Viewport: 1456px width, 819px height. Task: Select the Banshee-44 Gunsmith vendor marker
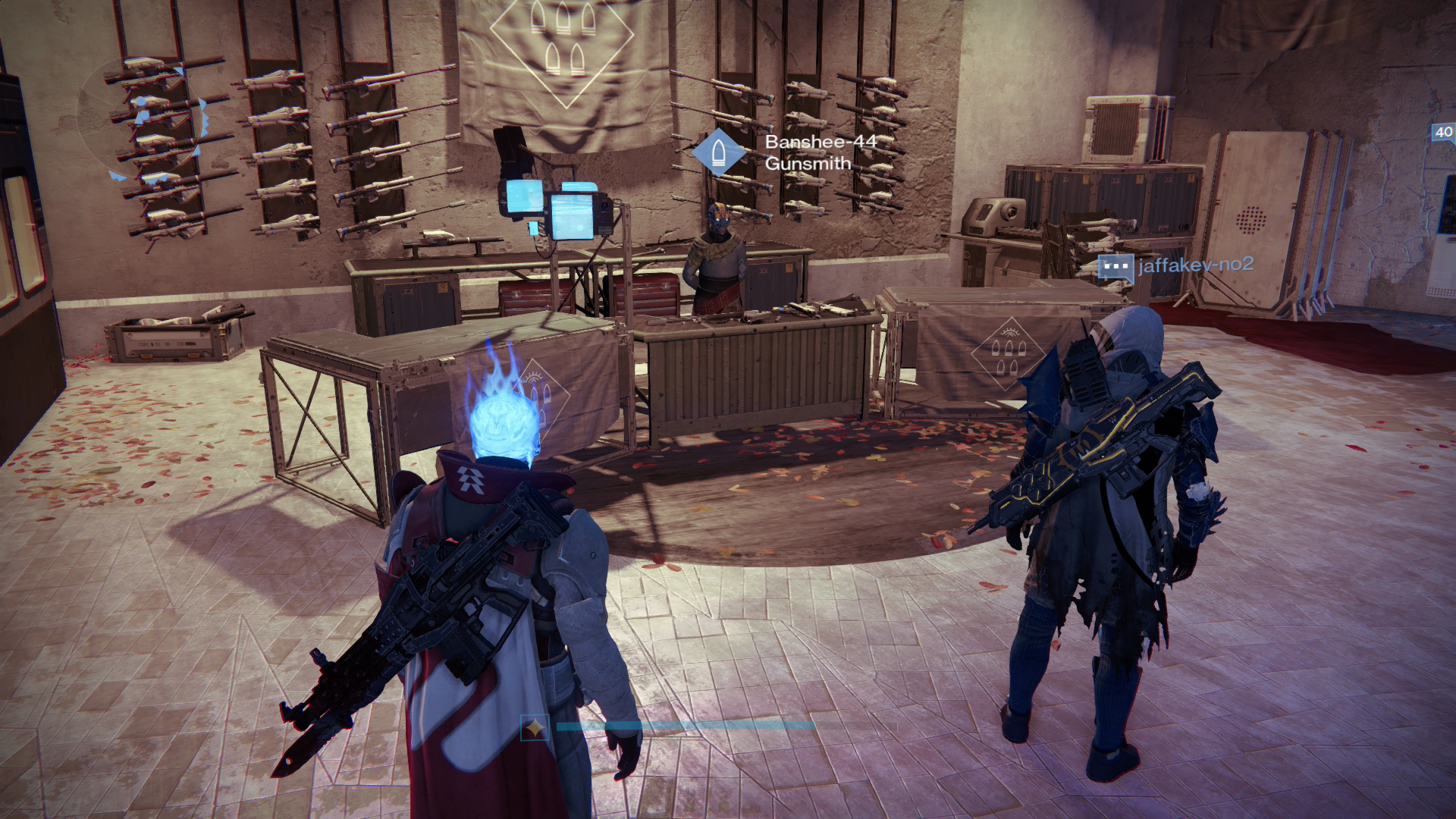[x=718, y=152]
